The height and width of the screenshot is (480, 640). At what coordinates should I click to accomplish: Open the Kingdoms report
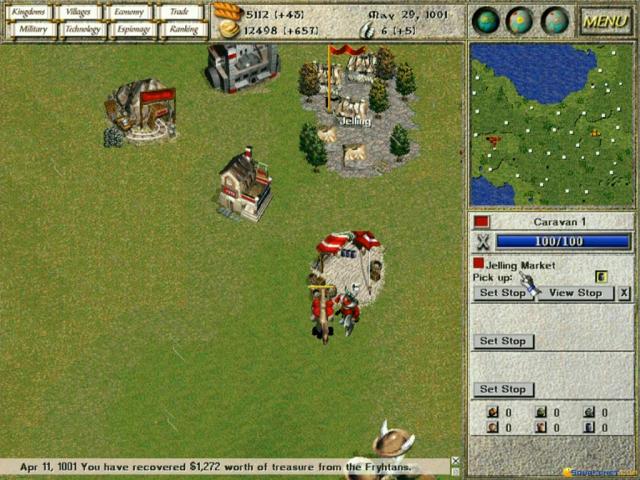point(28,12)
